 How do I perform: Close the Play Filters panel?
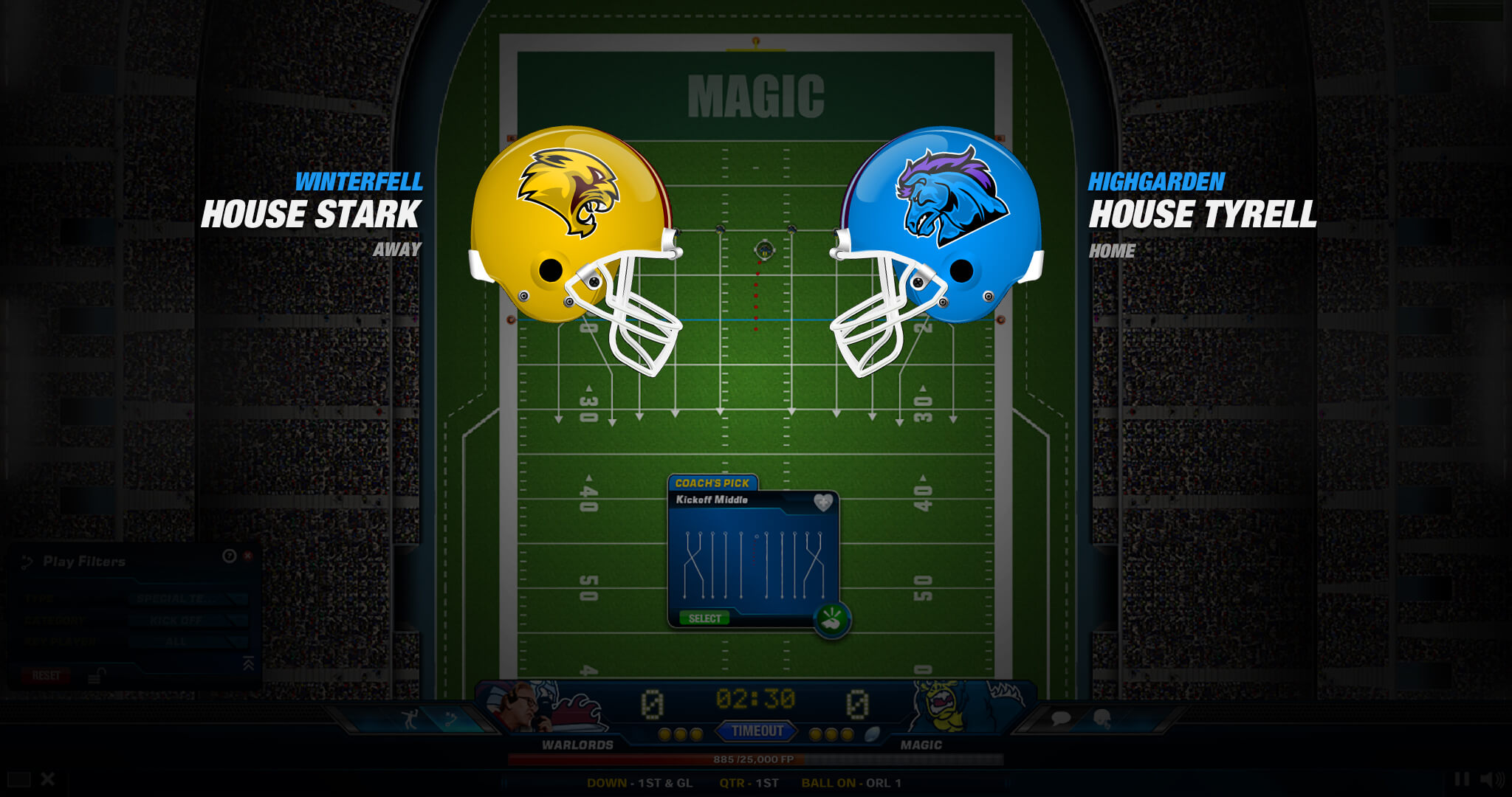[x=248, y=557]
